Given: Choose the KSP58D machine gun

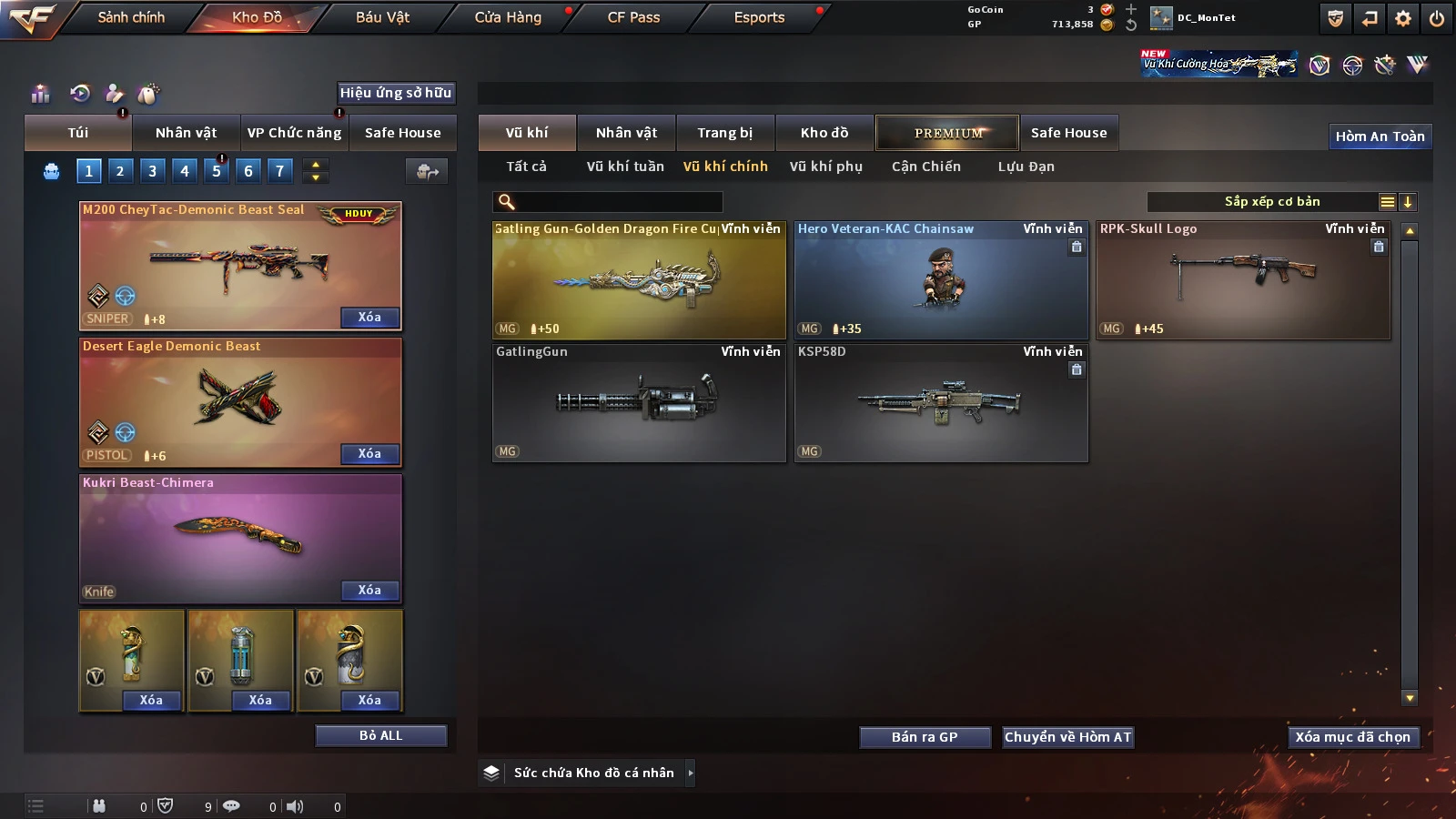Looking at the screenshot, I should coord(941,403).
